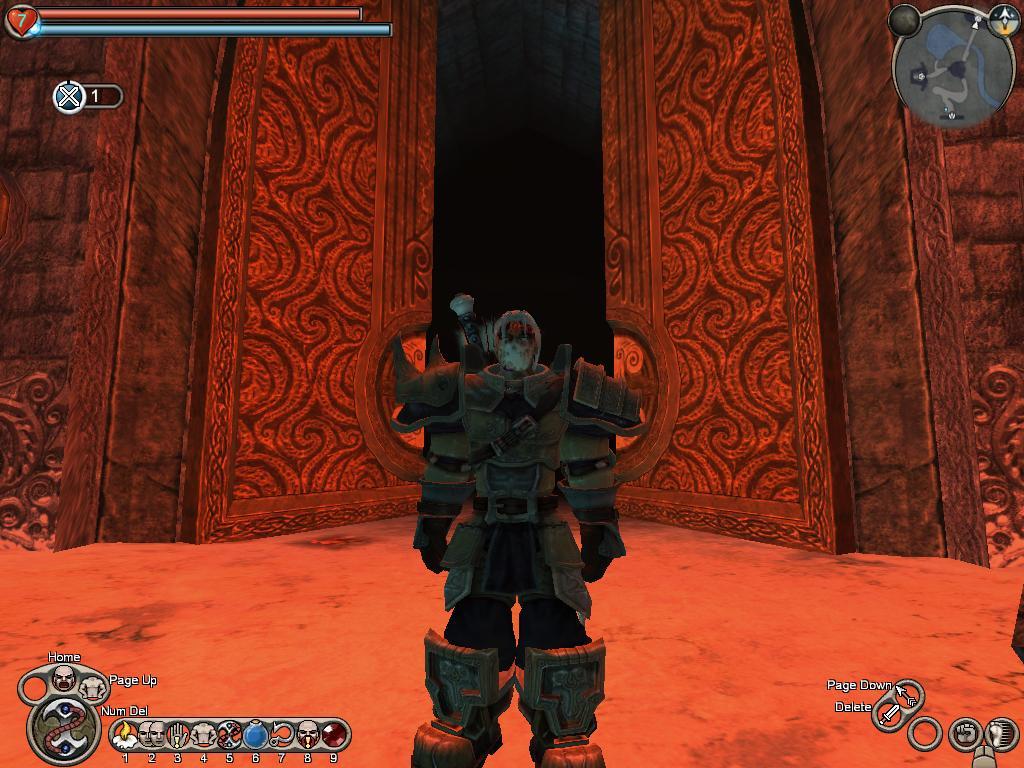The image size is (1024, 768).
Task: Click the guild seal icon beside the minimap
Action: pos(1003,20)
